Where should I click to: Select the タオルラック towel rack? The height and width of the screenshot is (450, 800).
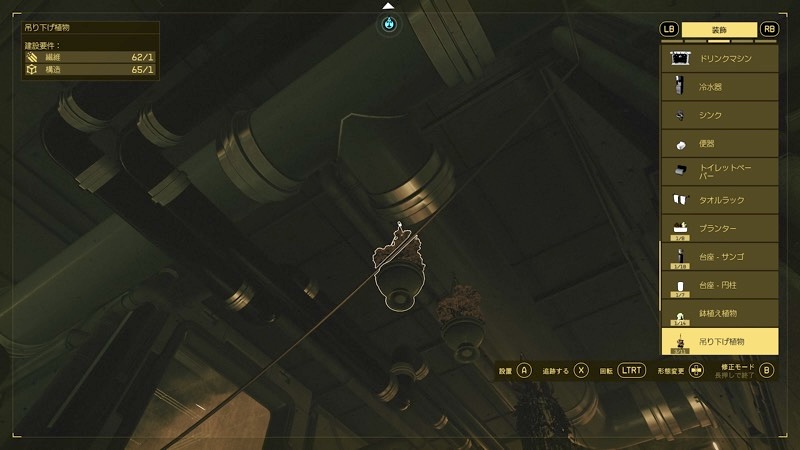tap(719, 200)
